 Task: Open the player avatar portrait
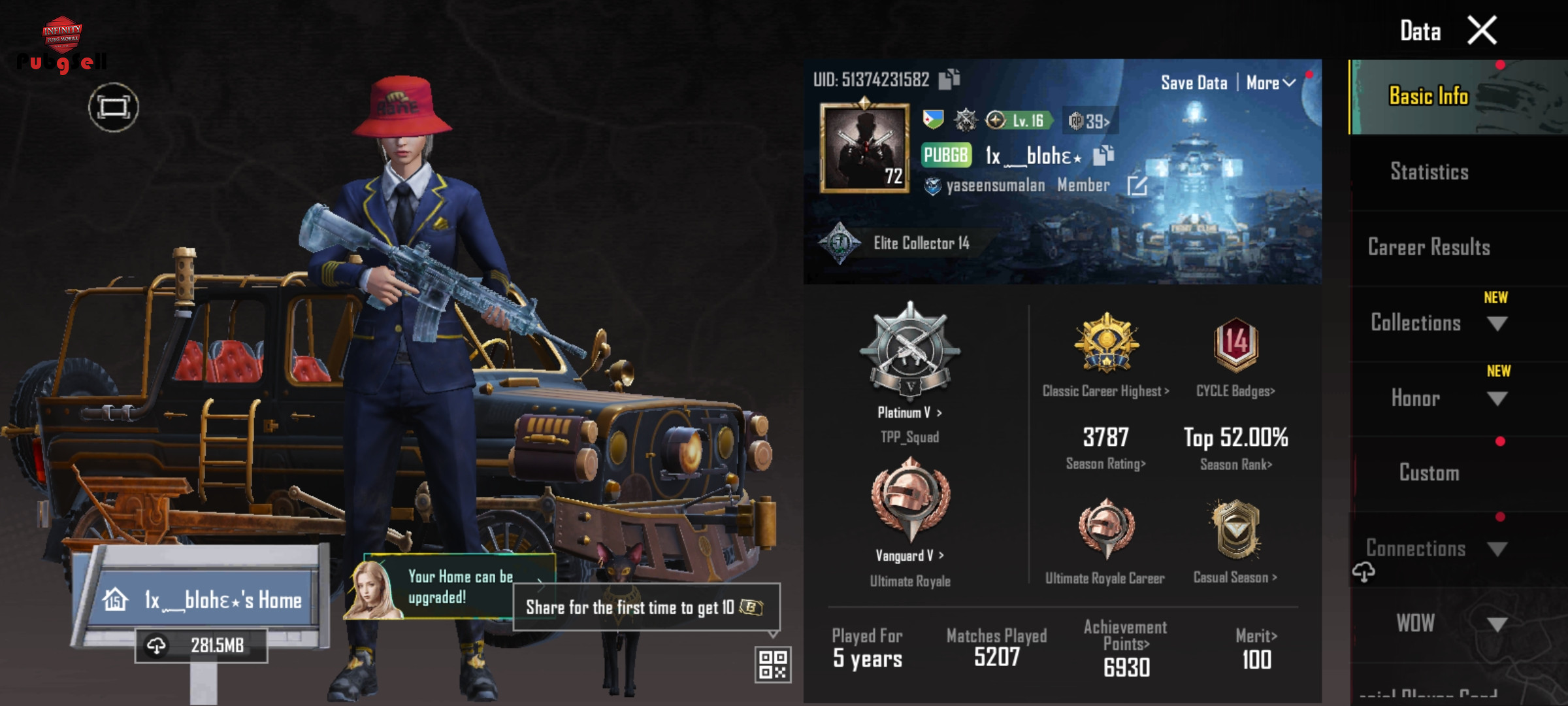864,148
